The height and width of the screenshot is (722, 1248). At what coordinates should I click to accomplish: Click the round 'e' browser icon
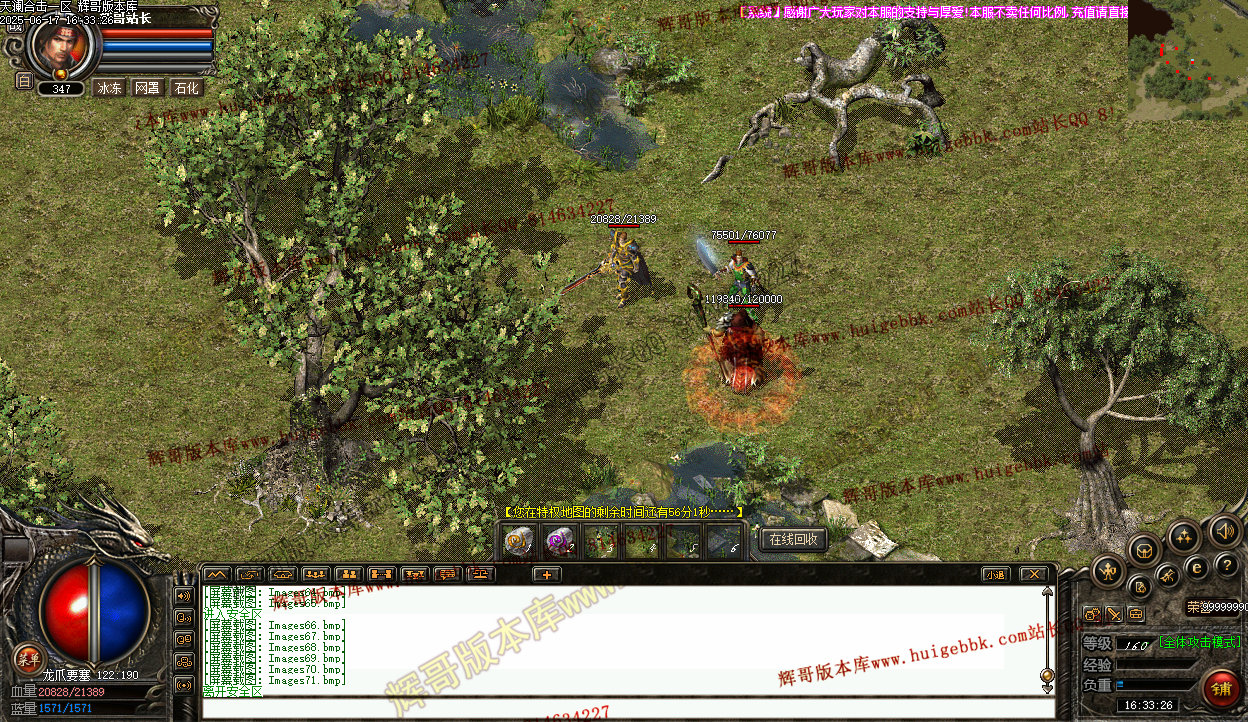point(1197,567)
